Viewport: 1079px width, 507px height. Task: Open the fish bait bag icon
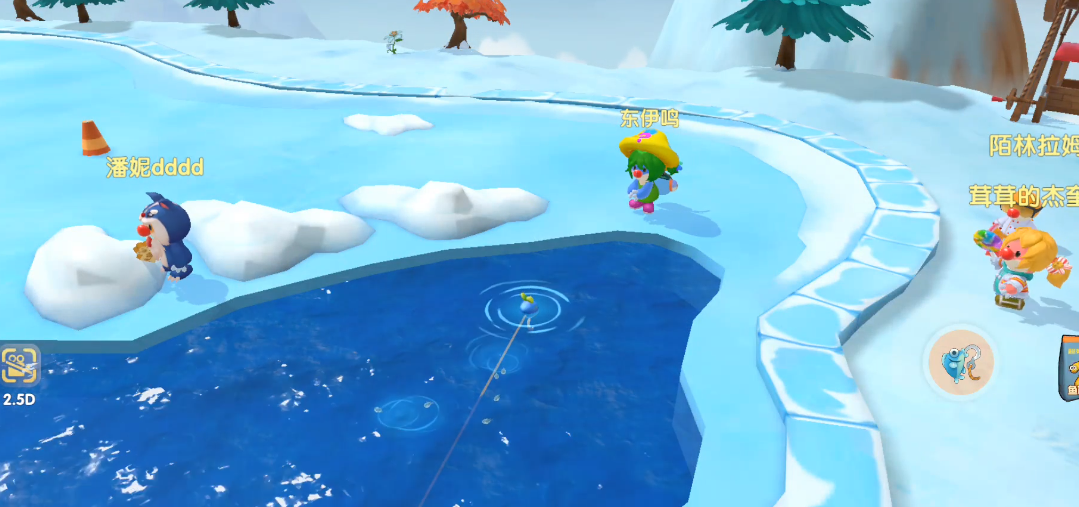coord(1069,367)
